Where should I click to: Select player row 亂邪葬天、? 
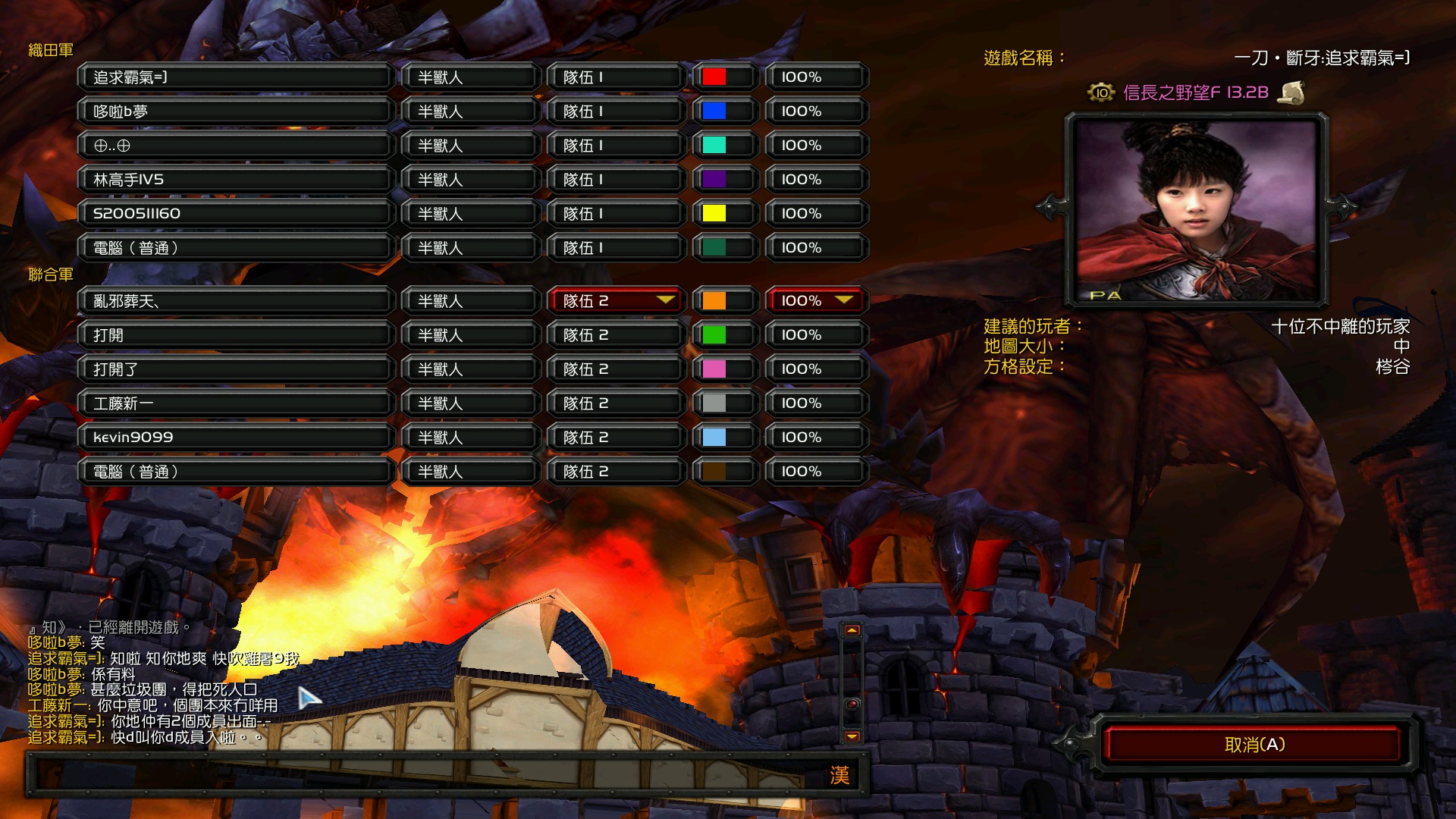pos(235,301)
